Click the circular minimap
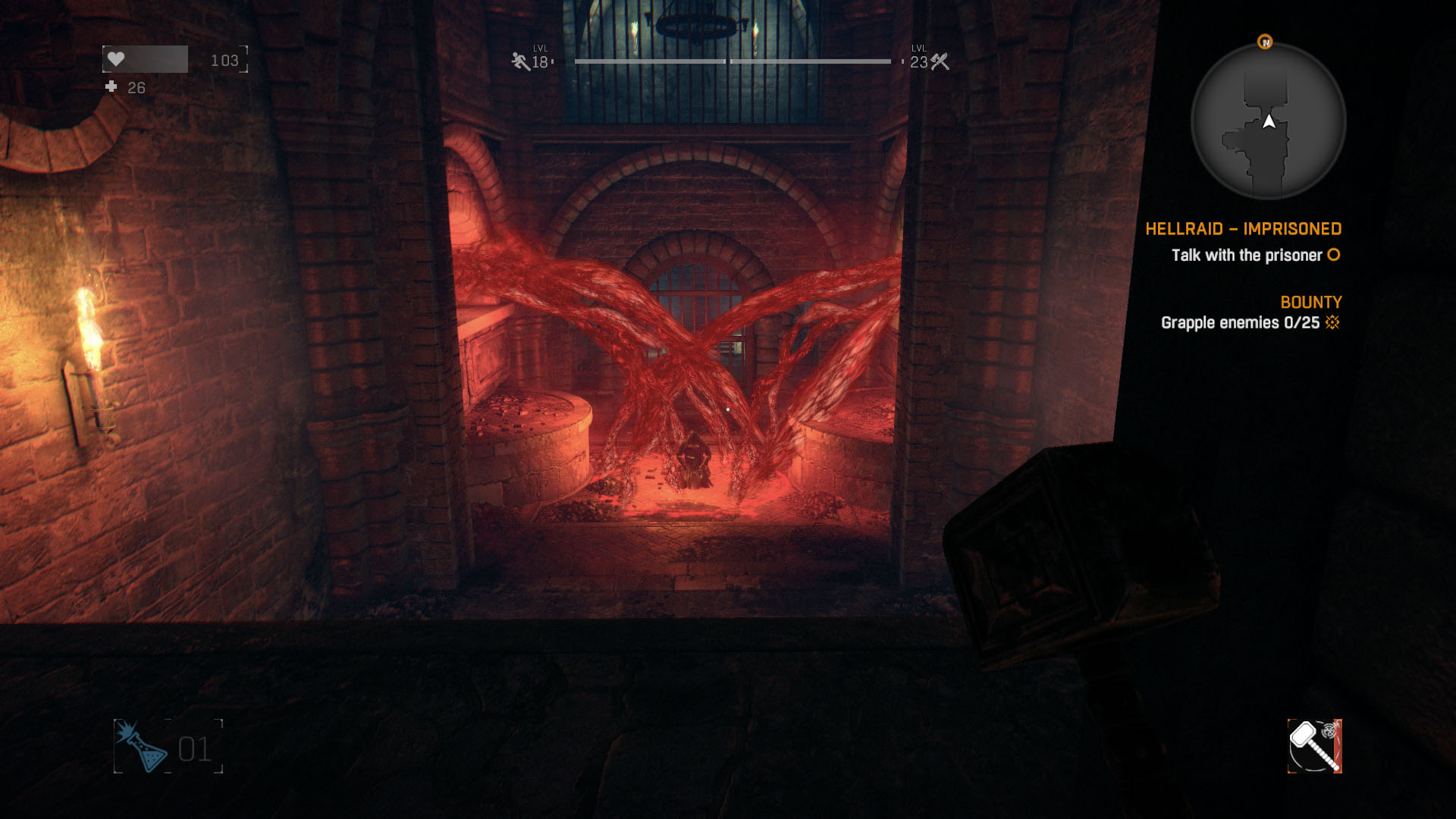This screenshot has width=1456, height=819. 1268,121
